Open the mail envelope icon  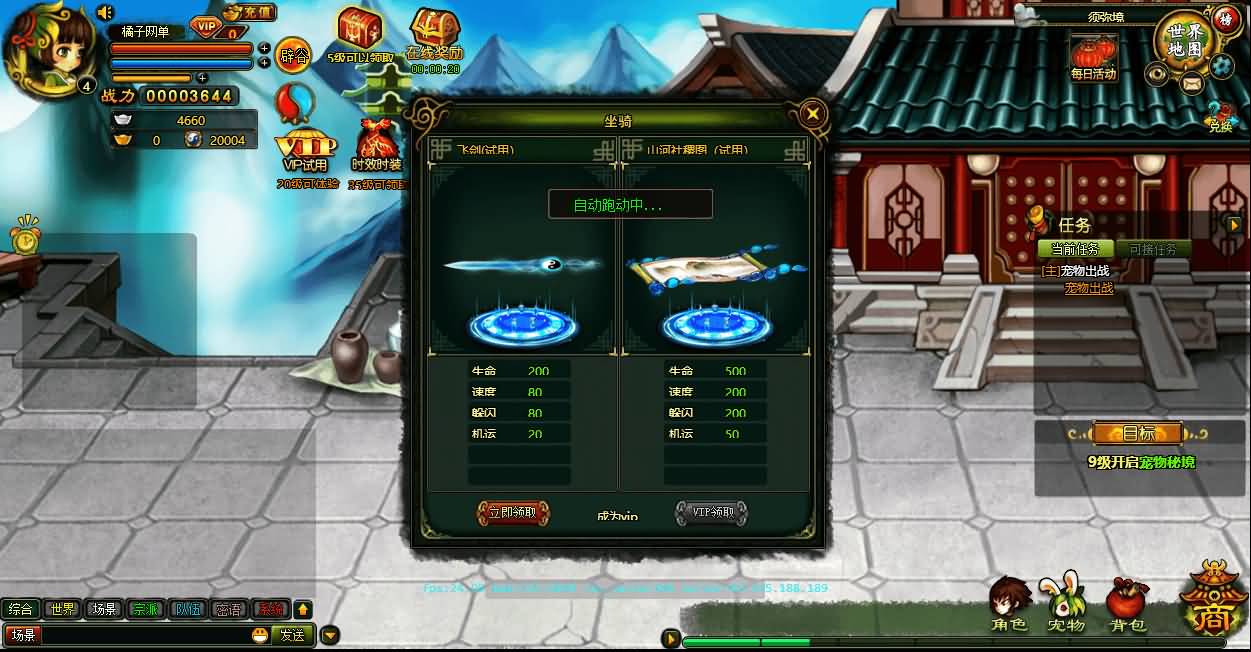tap(1191, 84)
